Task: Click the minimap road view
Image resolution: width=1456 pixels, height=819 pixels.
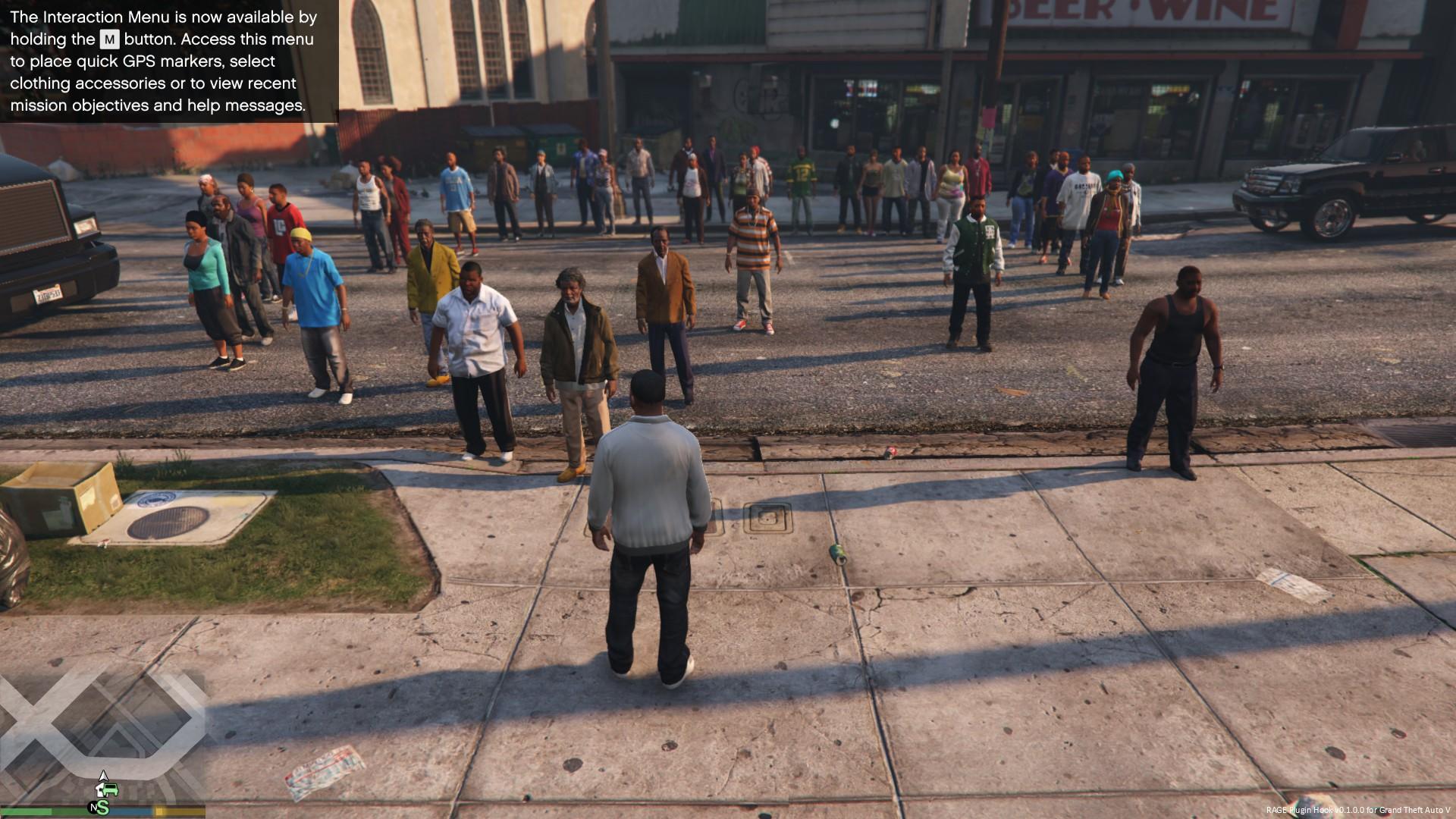Action: tap(102, 728)
